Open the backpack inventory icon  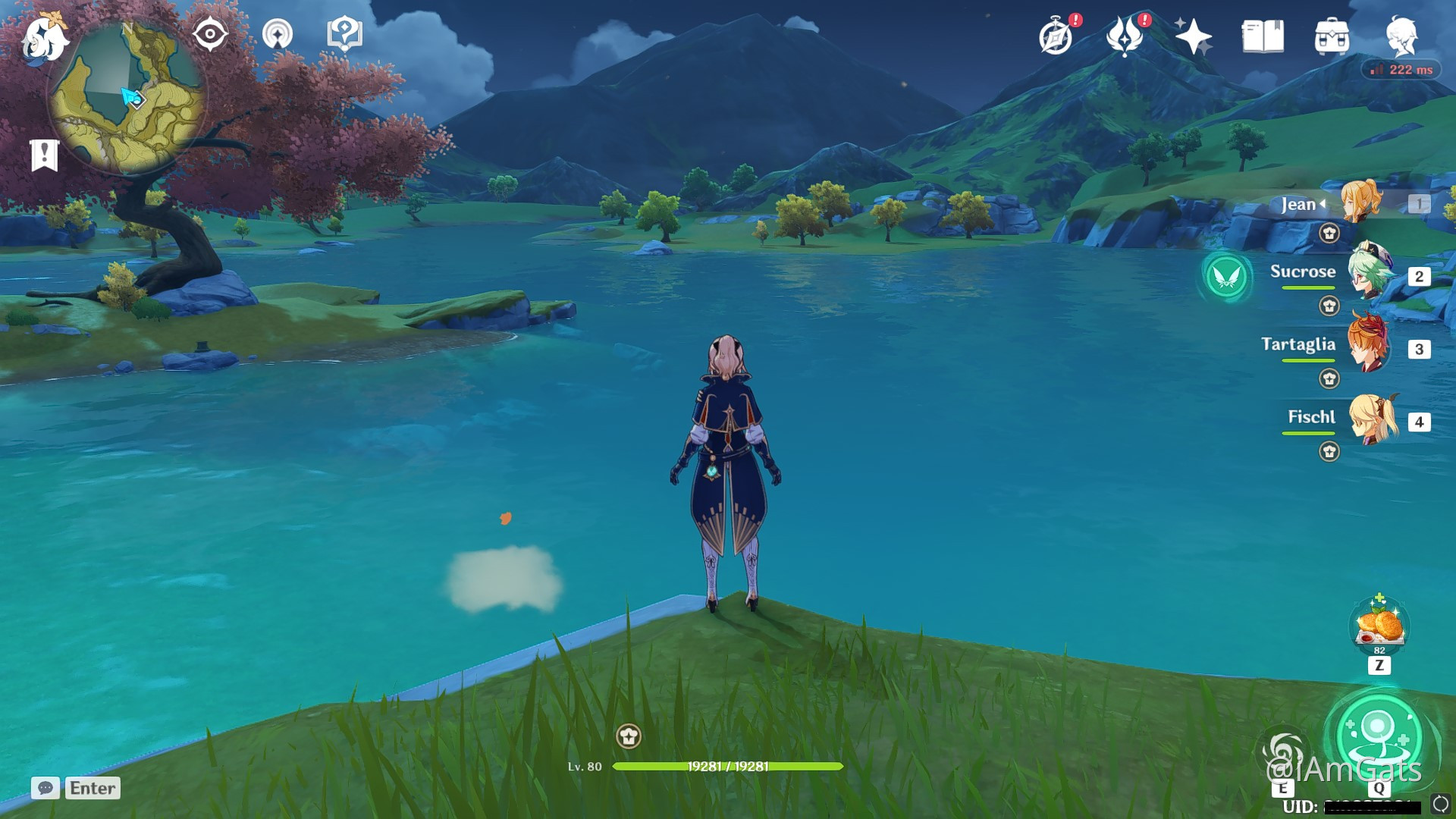pos(1332,36)
